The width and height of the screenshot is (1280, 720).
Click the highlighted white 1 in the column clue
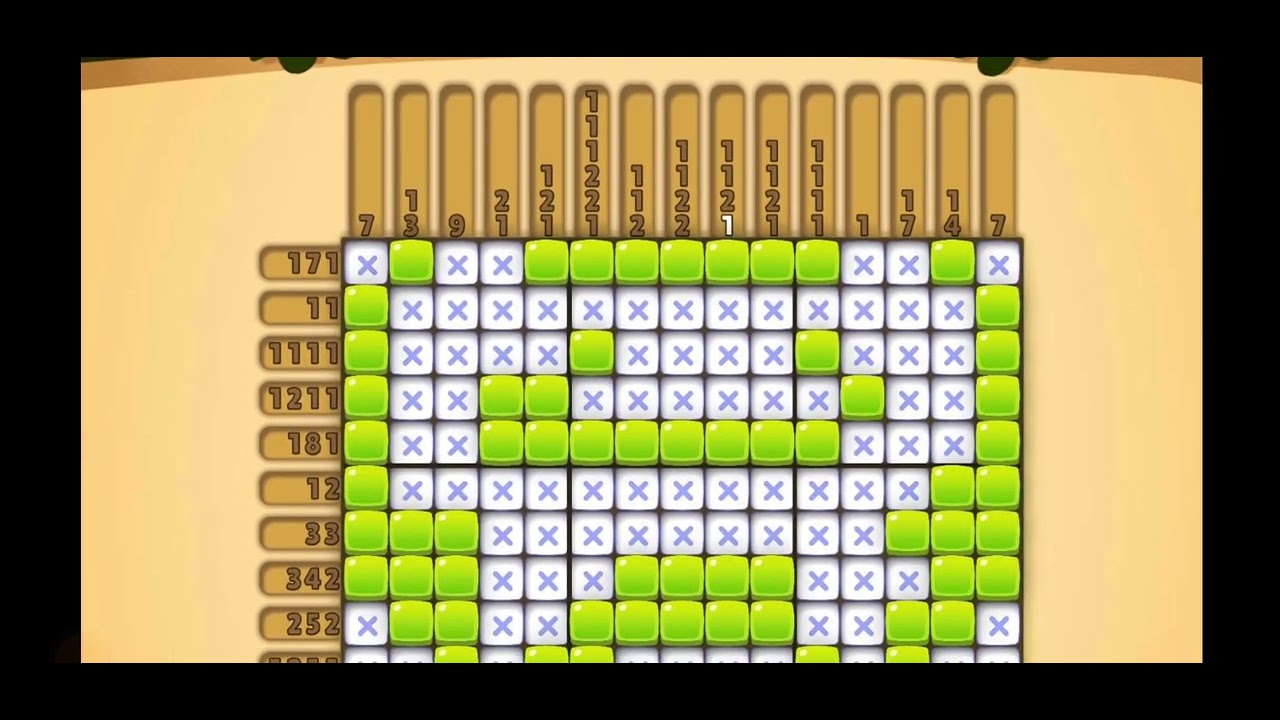tap(728, 228)
